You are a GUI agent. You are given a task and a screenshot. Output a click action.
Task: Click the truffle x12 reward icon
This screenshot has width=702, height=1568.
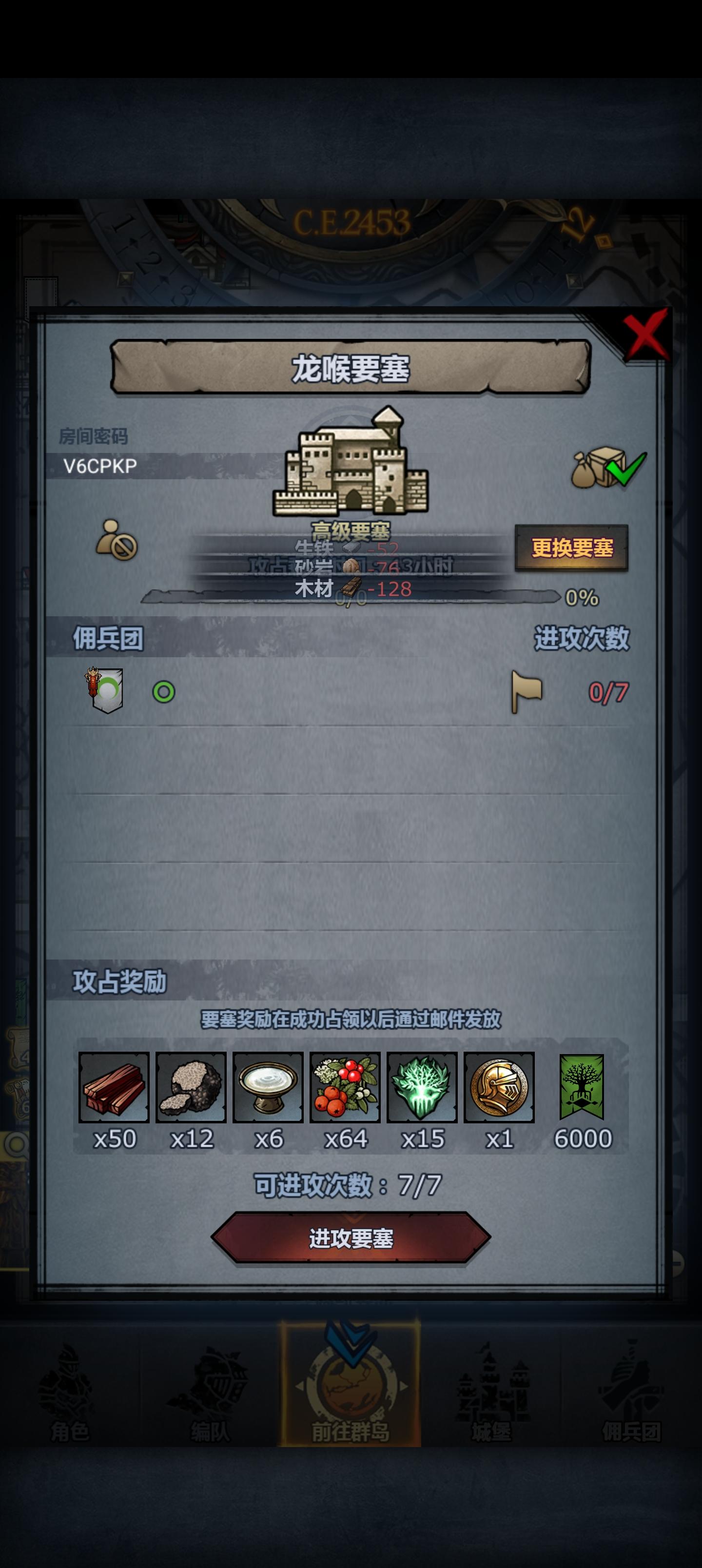[194, 1090]
